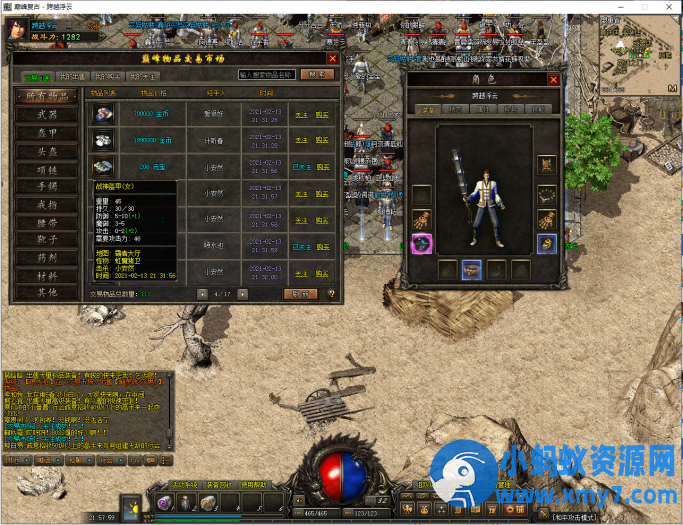
Task: Choose the 药剂 potions category
Action: (x=45, y=257)
